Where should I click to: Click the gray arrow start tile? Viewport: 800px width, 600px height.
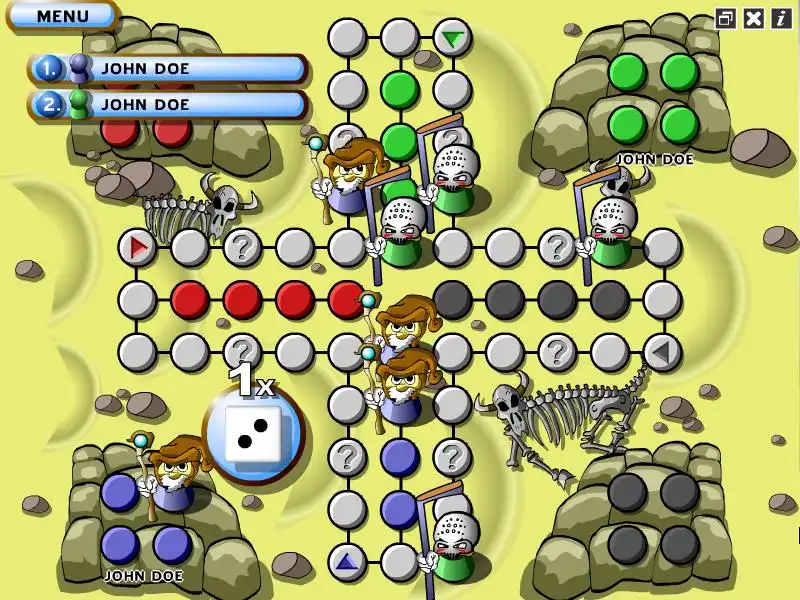(661, 352)
